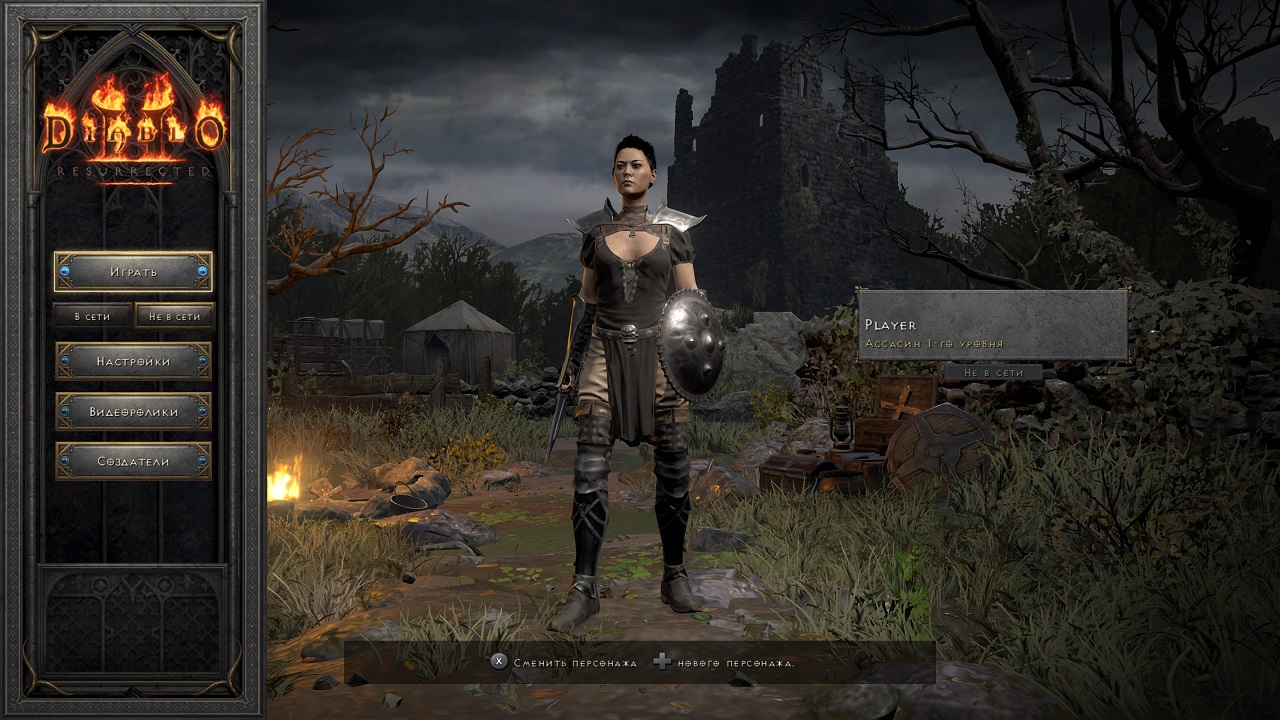Open the Видеоролики menu

pyautogui.click(x=133, y=411)
